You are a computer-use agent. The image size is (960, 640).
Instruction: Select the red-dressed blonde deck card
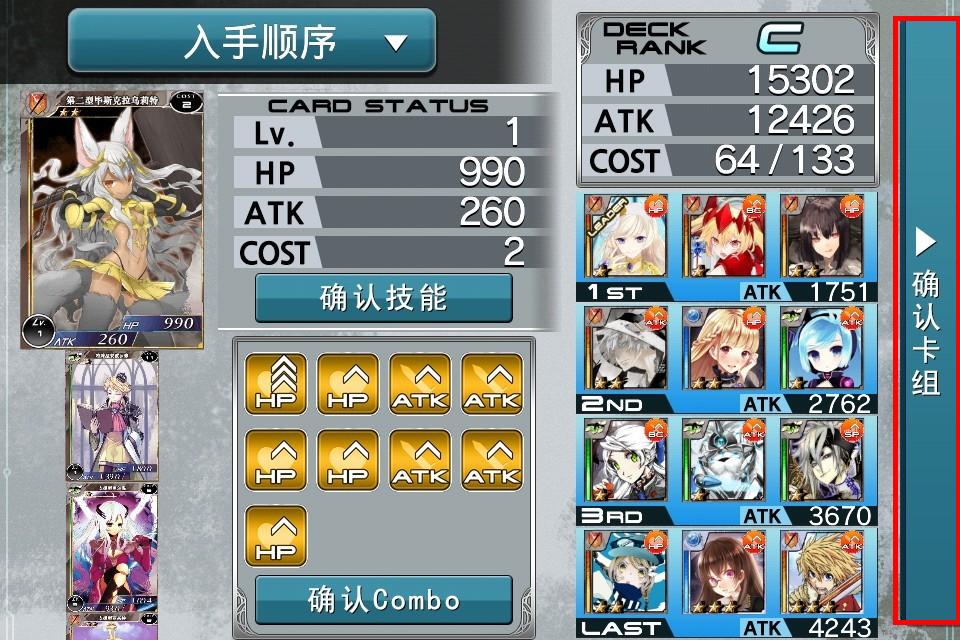pyautogui.click(x=724, y=238)
